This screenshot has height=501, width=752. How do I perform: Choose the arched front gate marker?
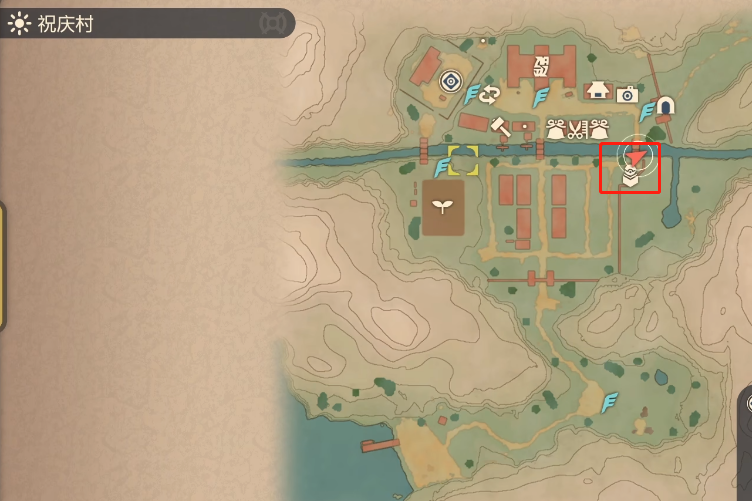(665, 105)
